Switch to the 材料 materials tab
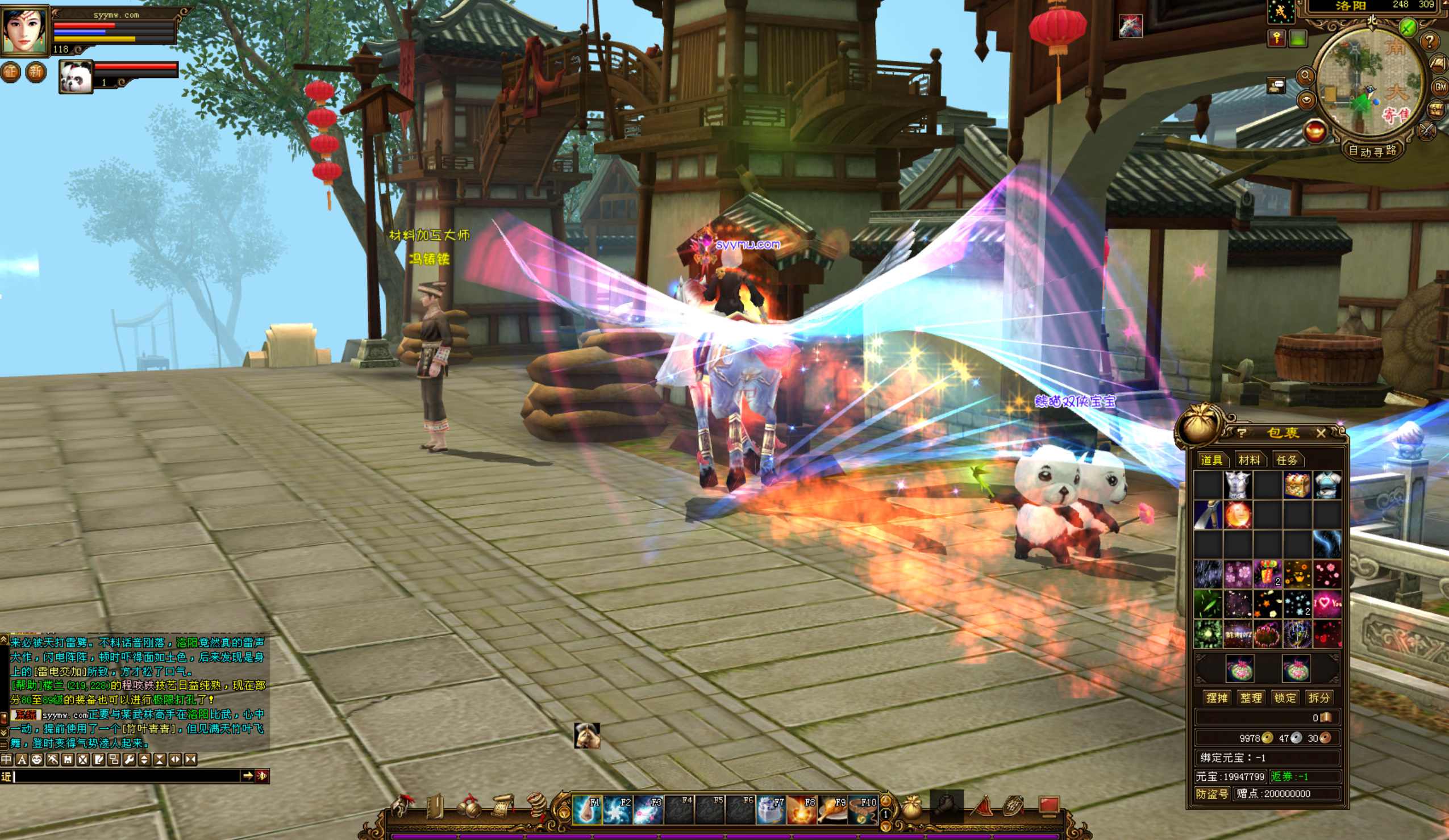Screen dimensions: 1449x840 (1249, 459)
